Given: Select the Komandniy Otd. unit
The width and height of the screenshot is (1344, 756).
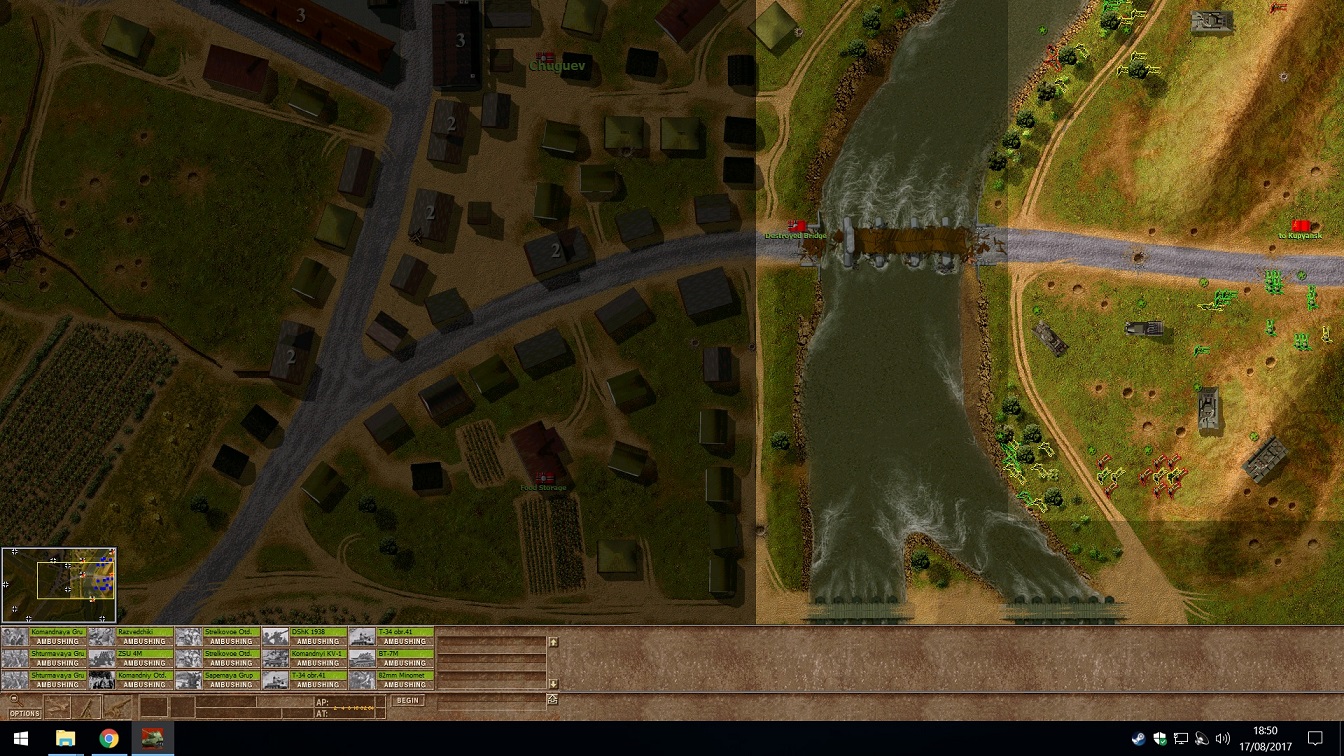Looking at the screenshot, I should point(131,680).
